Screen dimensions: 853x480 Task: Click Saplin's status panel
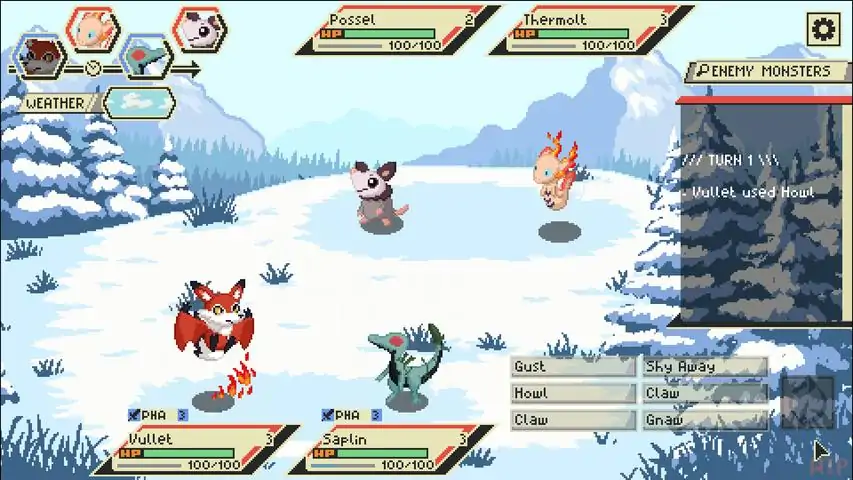pyautogui.click(x=390, y=450)
